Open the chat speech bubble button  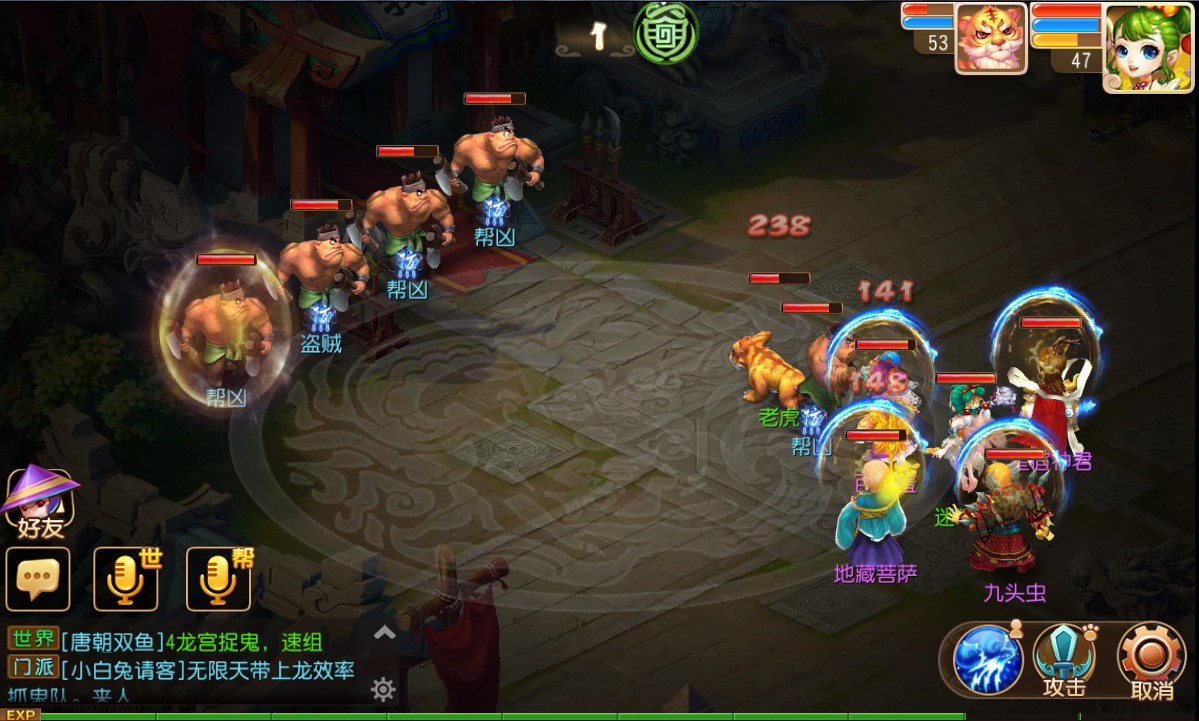(x=38, y=579)
